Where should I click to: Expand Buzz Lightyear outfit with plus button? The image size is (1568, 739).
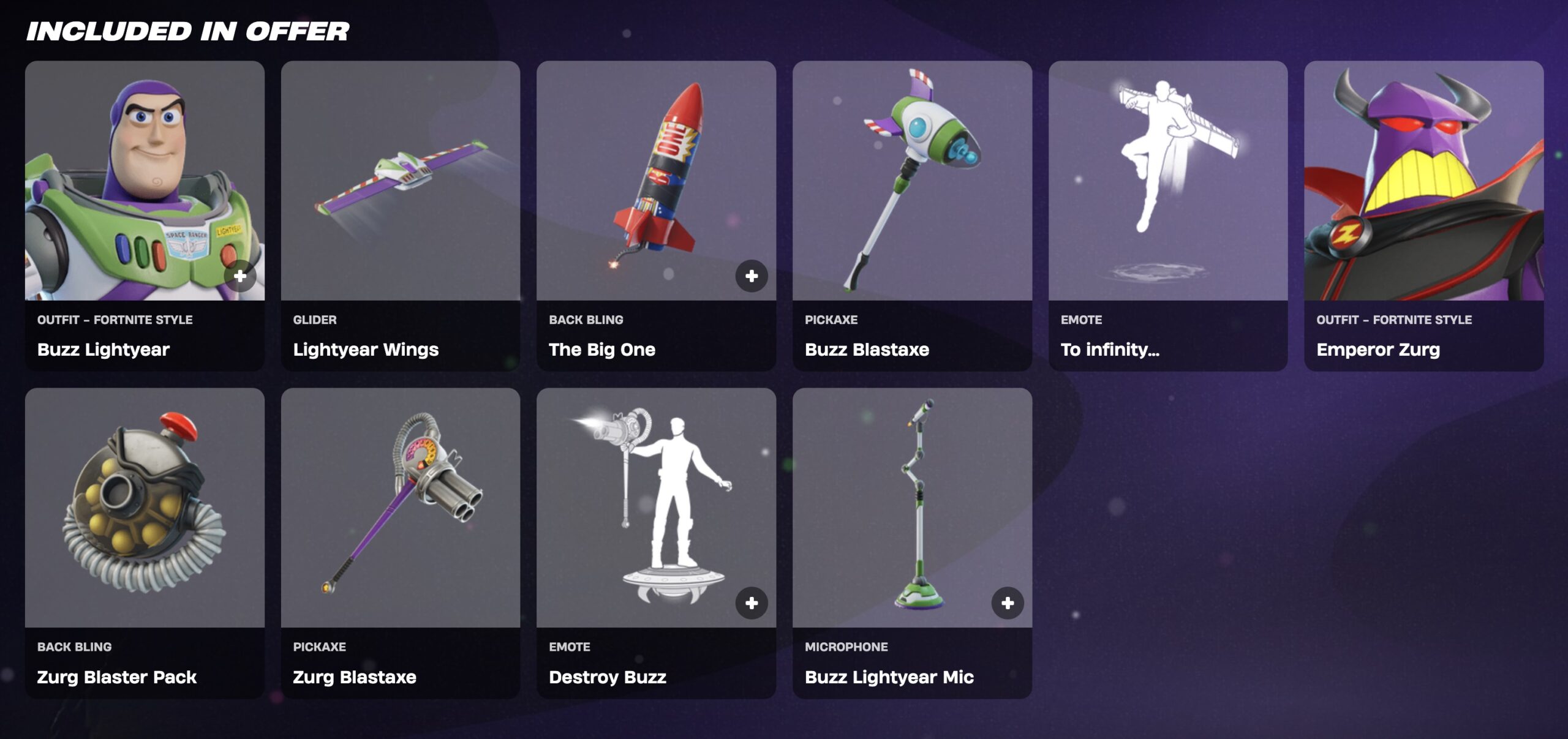point(240,276)
